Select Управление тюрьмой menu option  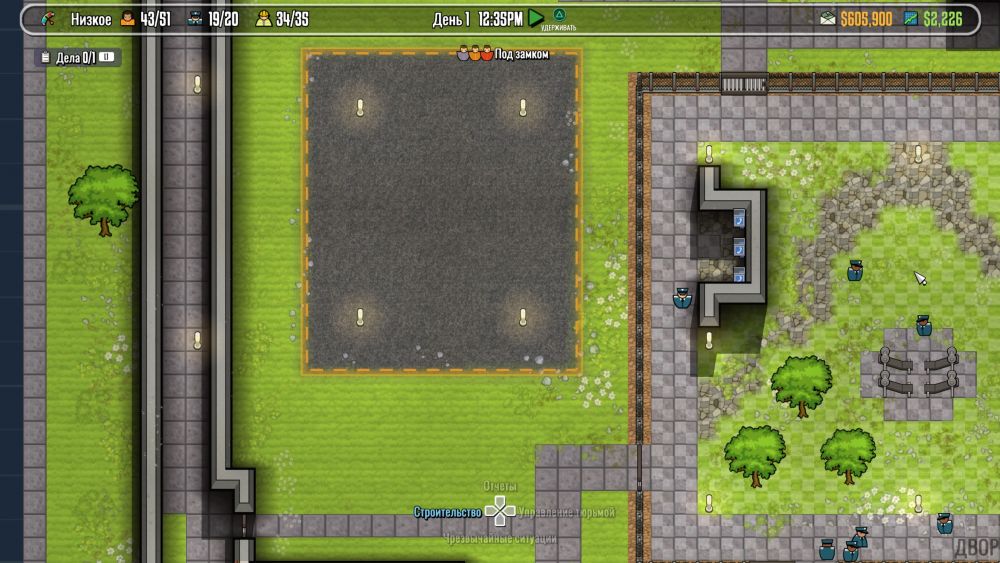566,512
